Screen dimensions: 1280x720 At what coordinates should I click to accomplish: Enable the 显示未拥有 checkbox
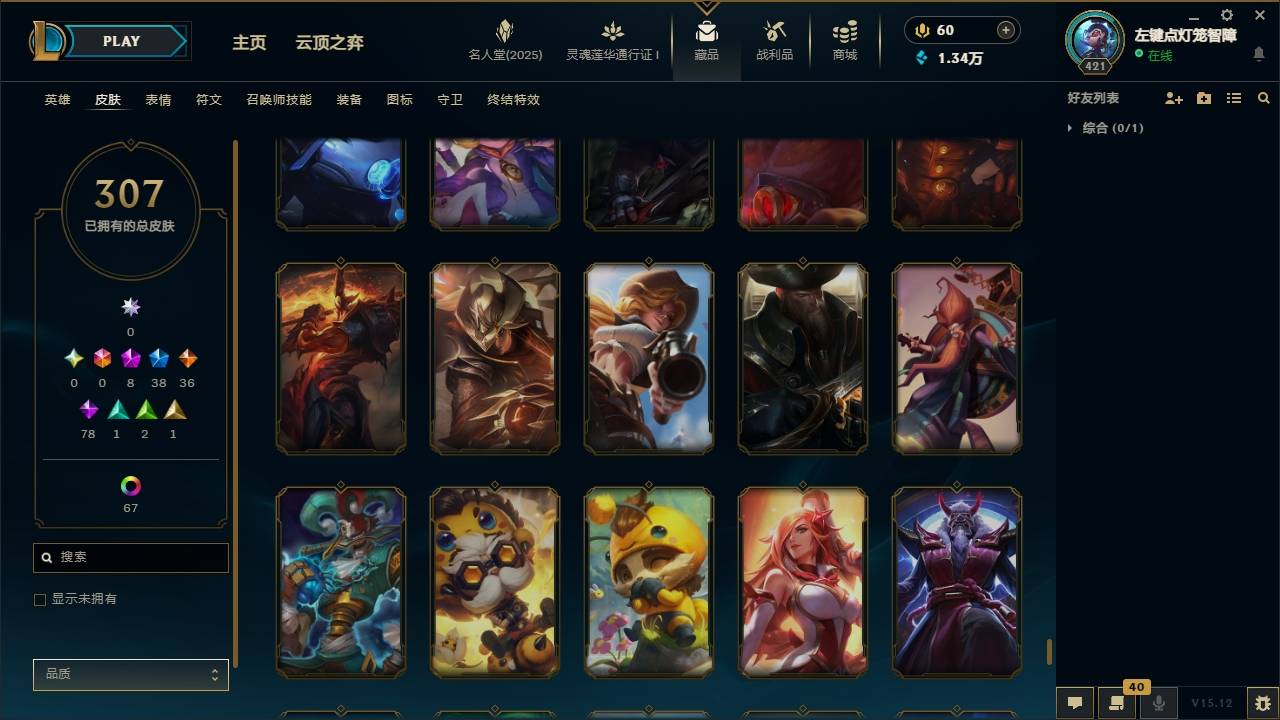(40, 598)
